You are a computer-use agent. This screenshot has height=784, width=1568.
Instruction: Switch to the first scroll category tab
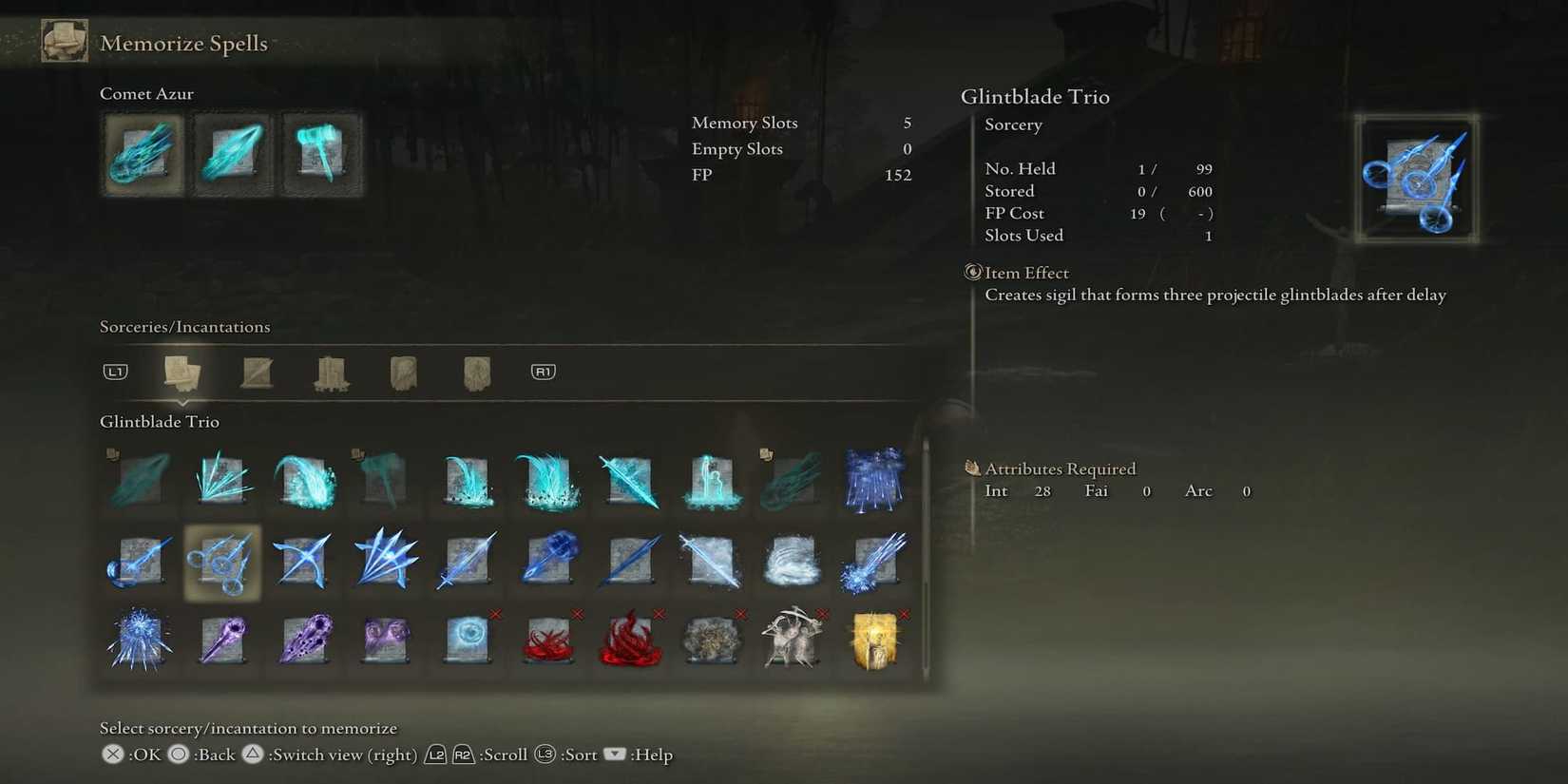[x=182, y=372]
